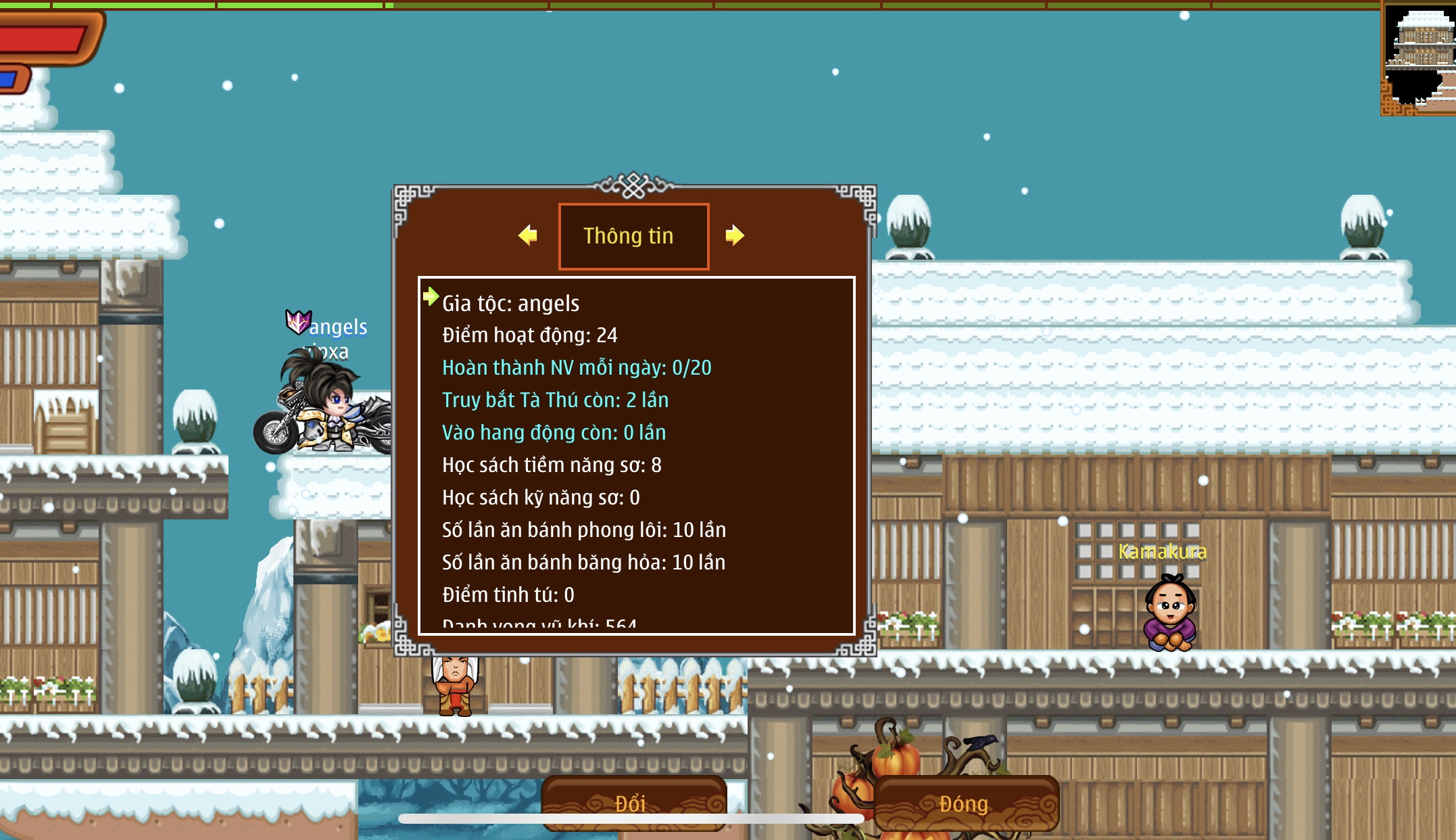
Task: Open the minimap in the corner
Action: 1419,59
